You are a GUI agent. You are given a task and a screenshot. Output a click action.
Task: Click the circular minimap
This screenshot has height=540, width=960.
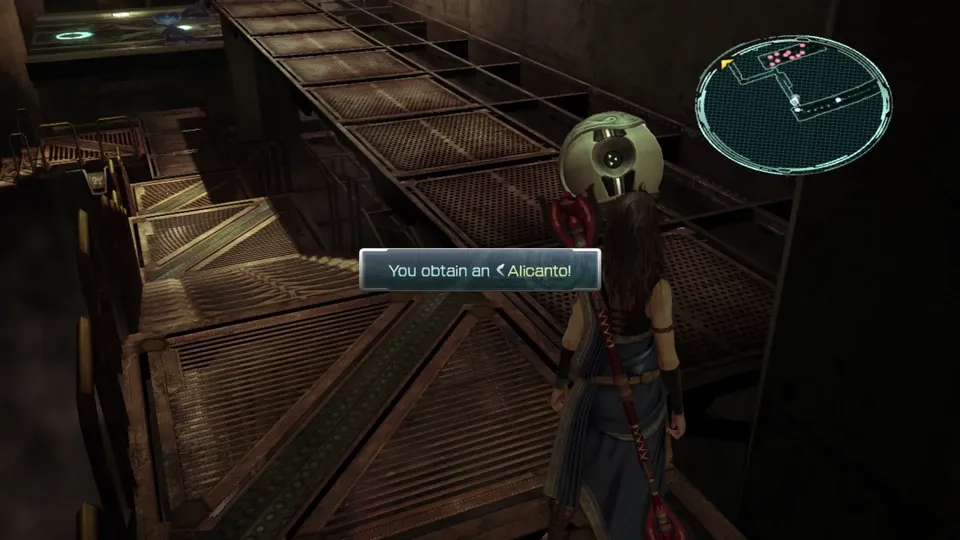click(x=792, y=101)
